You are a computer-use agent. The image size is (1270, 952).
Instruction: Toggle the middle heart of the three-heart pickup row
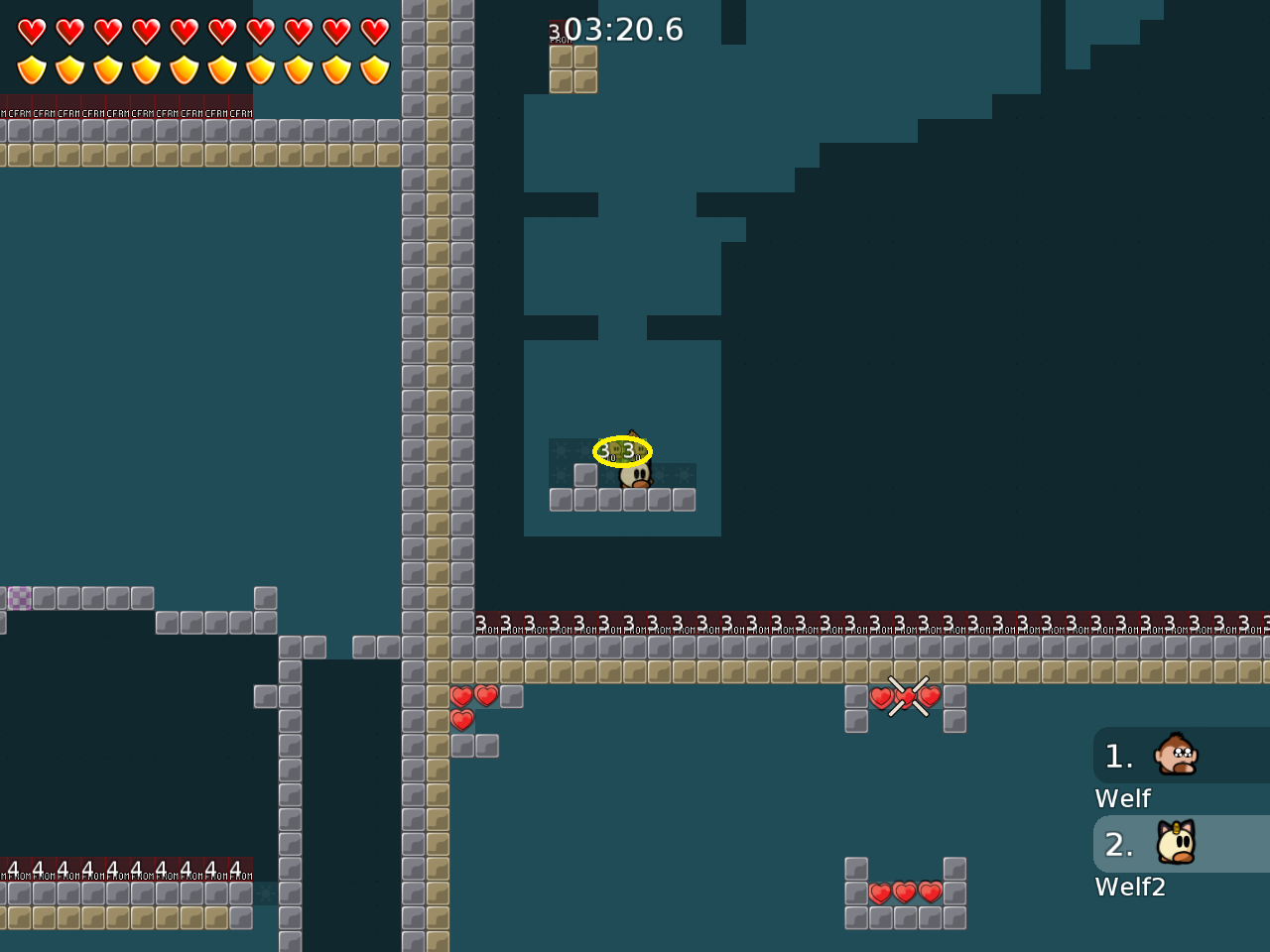[903, 892]
